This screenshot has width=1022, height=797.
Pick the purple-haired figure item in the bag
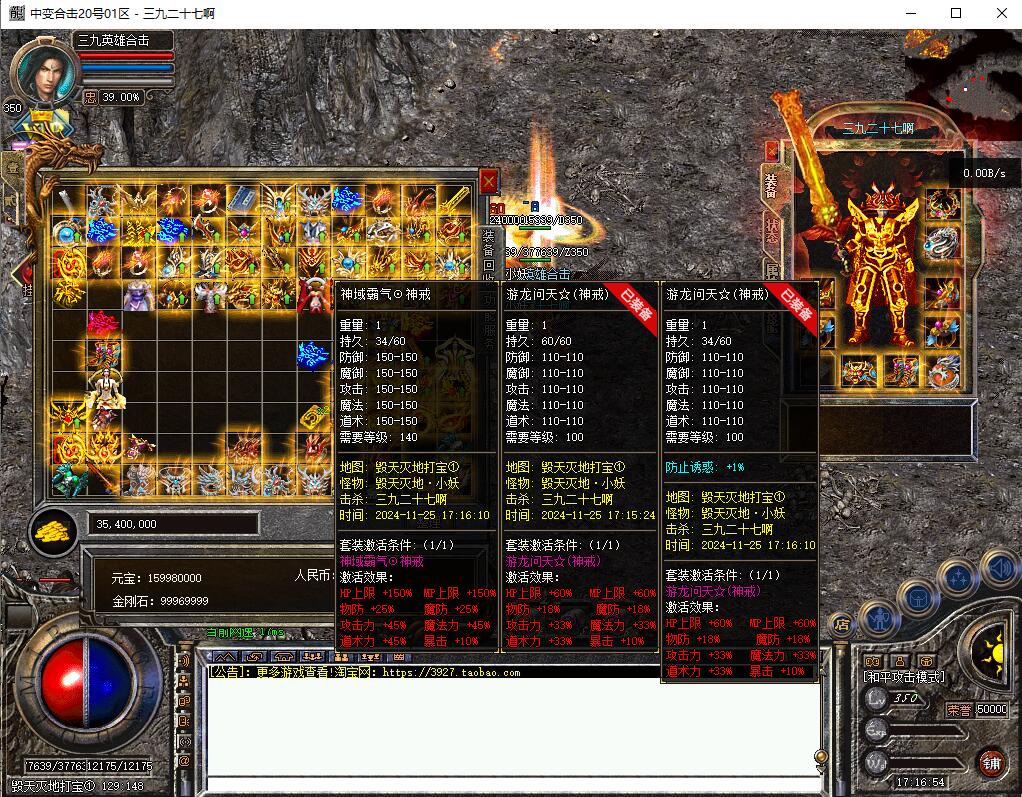[x=138, y=294]
